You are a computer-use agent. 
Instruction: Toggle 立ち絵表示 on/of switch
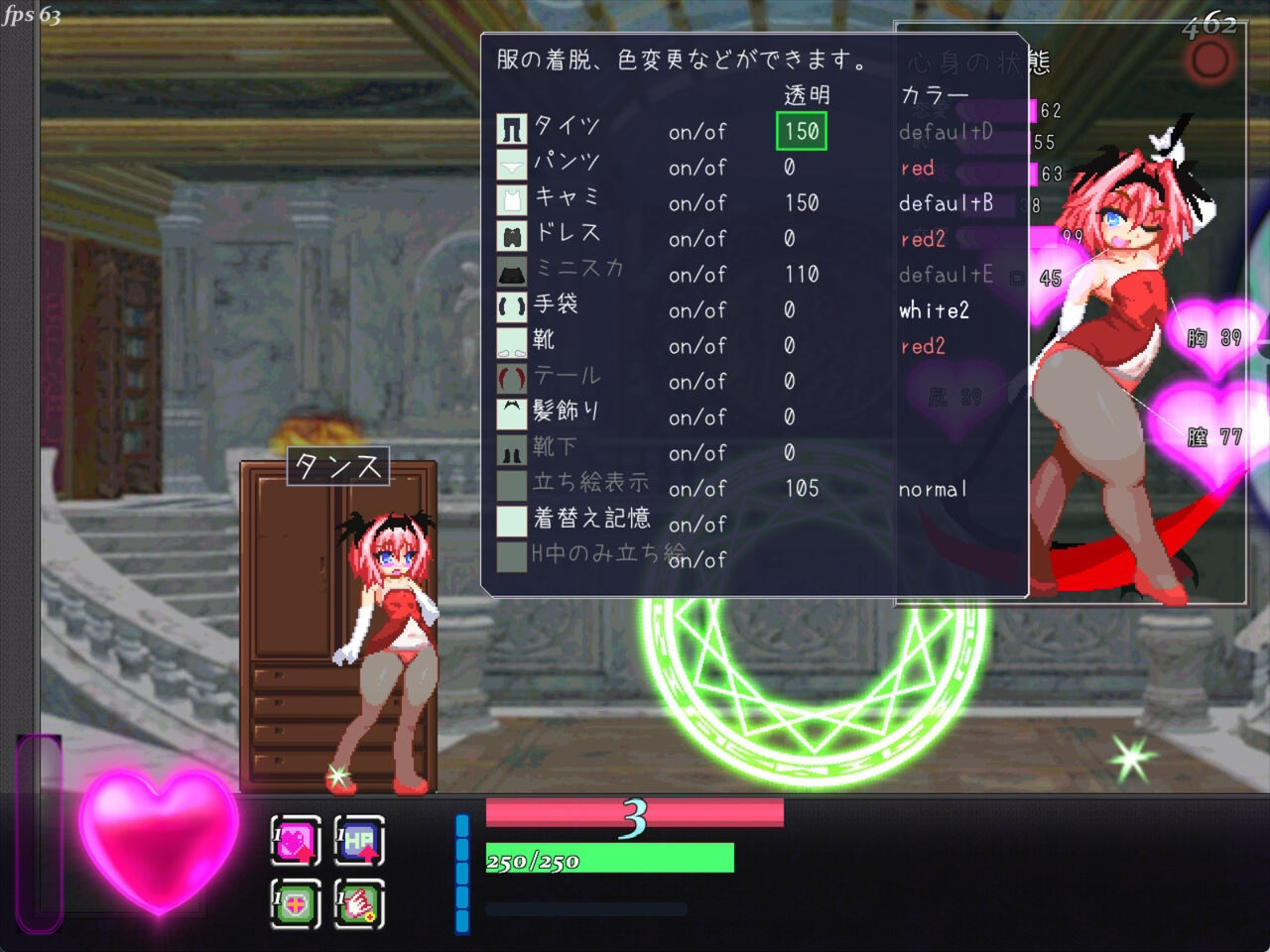[700, 488]
